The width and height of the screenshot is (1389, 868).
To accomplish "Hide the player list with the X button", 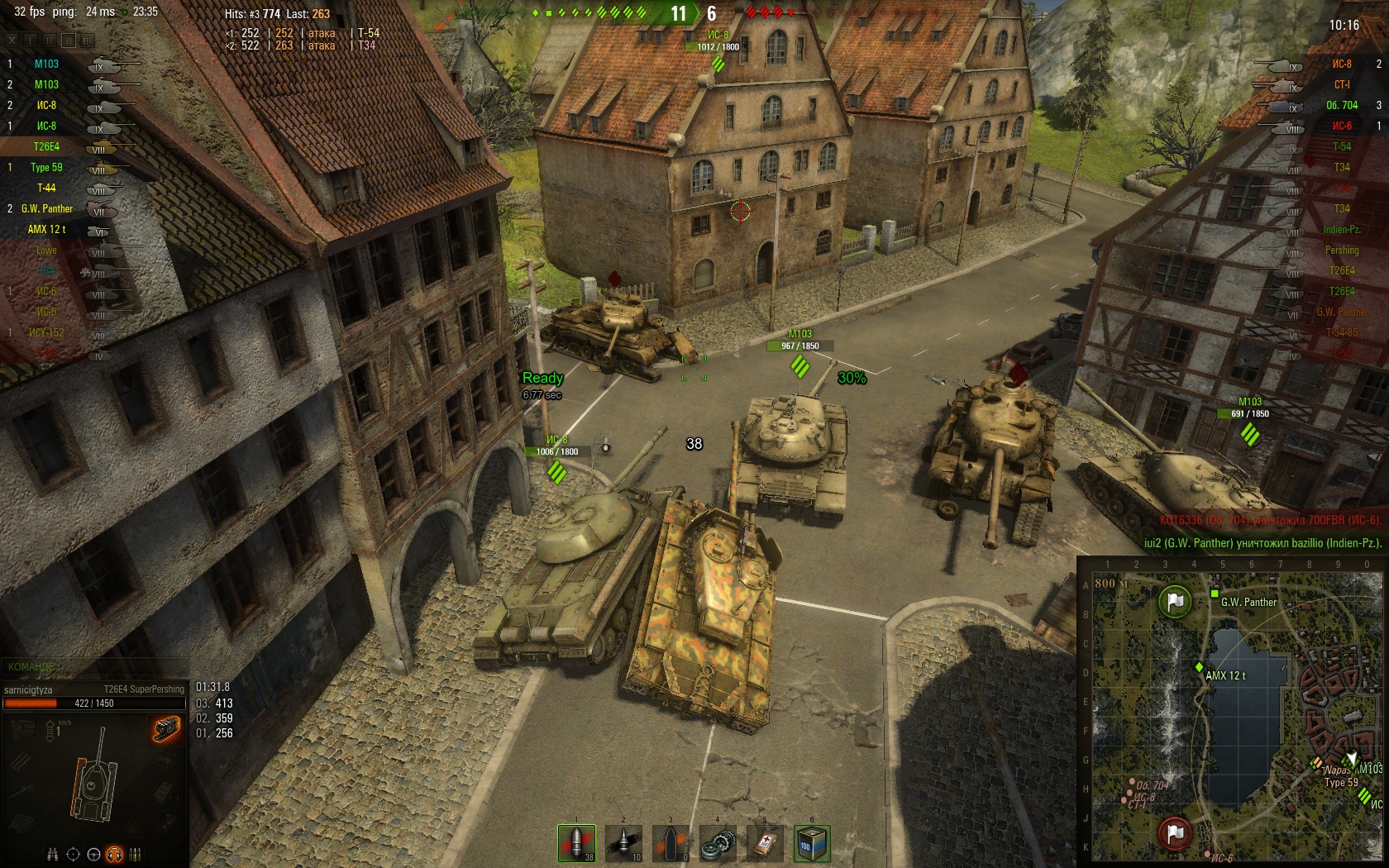I will 12,40.
